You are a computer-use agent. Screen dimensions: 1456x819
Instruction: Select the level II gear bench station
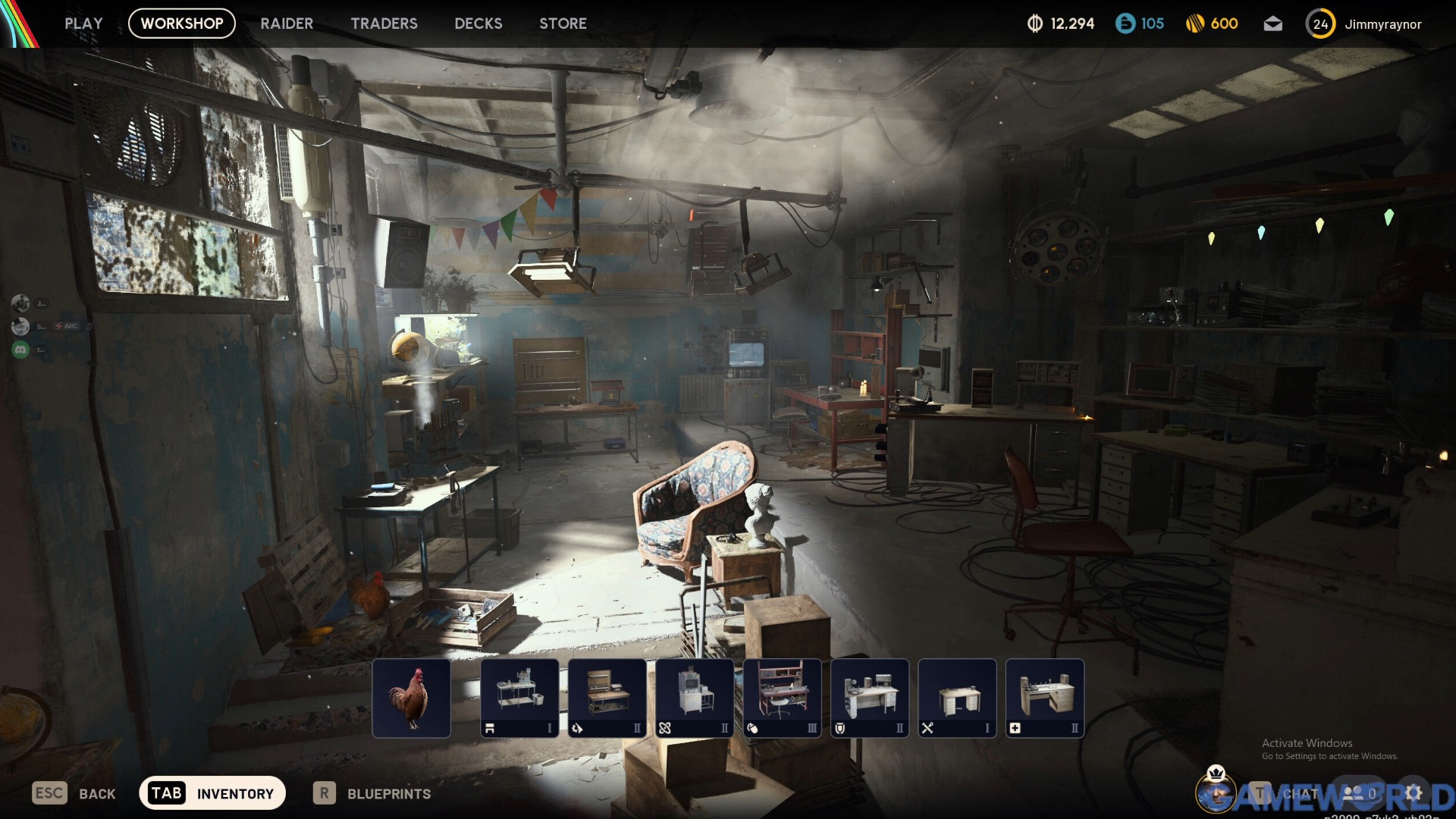(x=607, y=698)
